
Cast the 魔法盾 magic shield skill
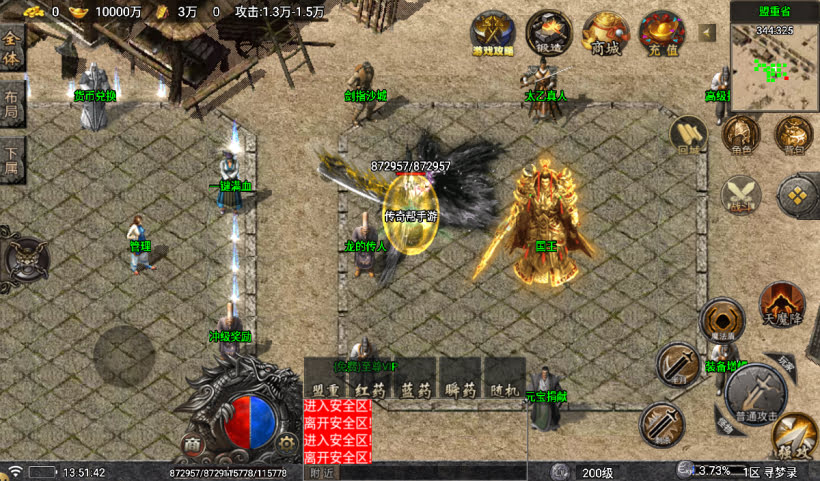(x=721, y=320)
